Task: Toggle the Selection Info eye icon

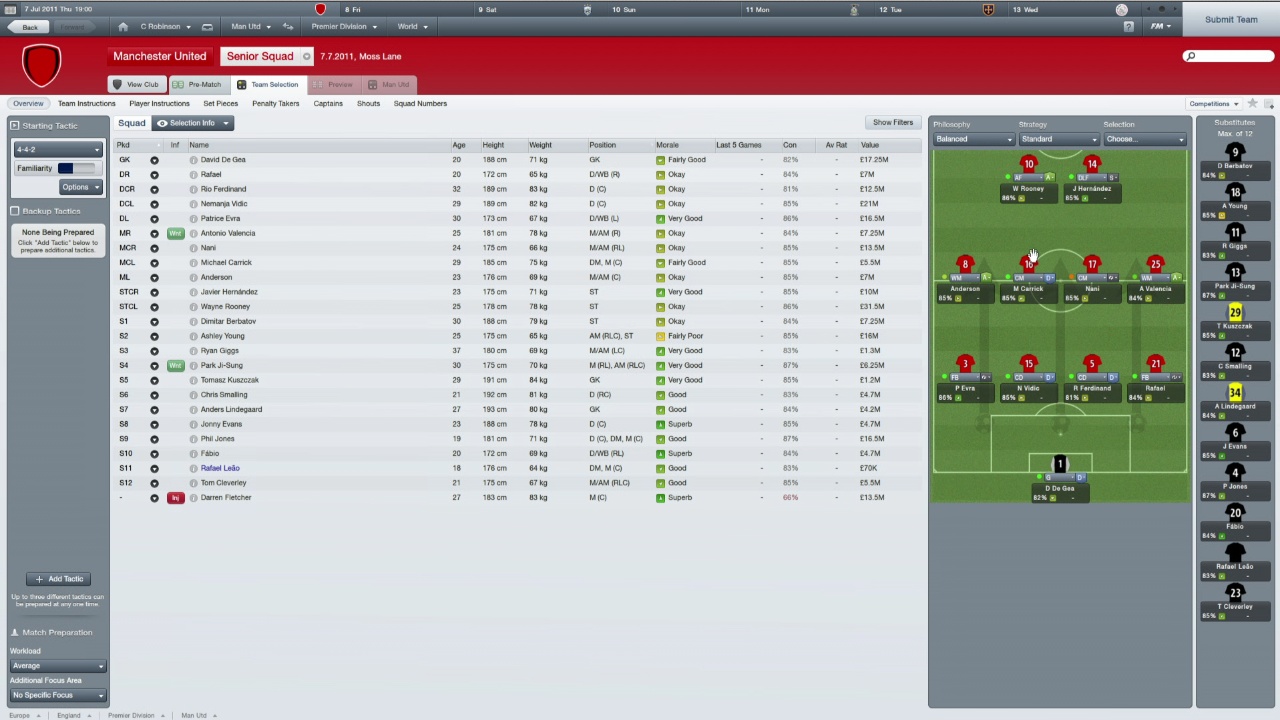Action: 162,122
